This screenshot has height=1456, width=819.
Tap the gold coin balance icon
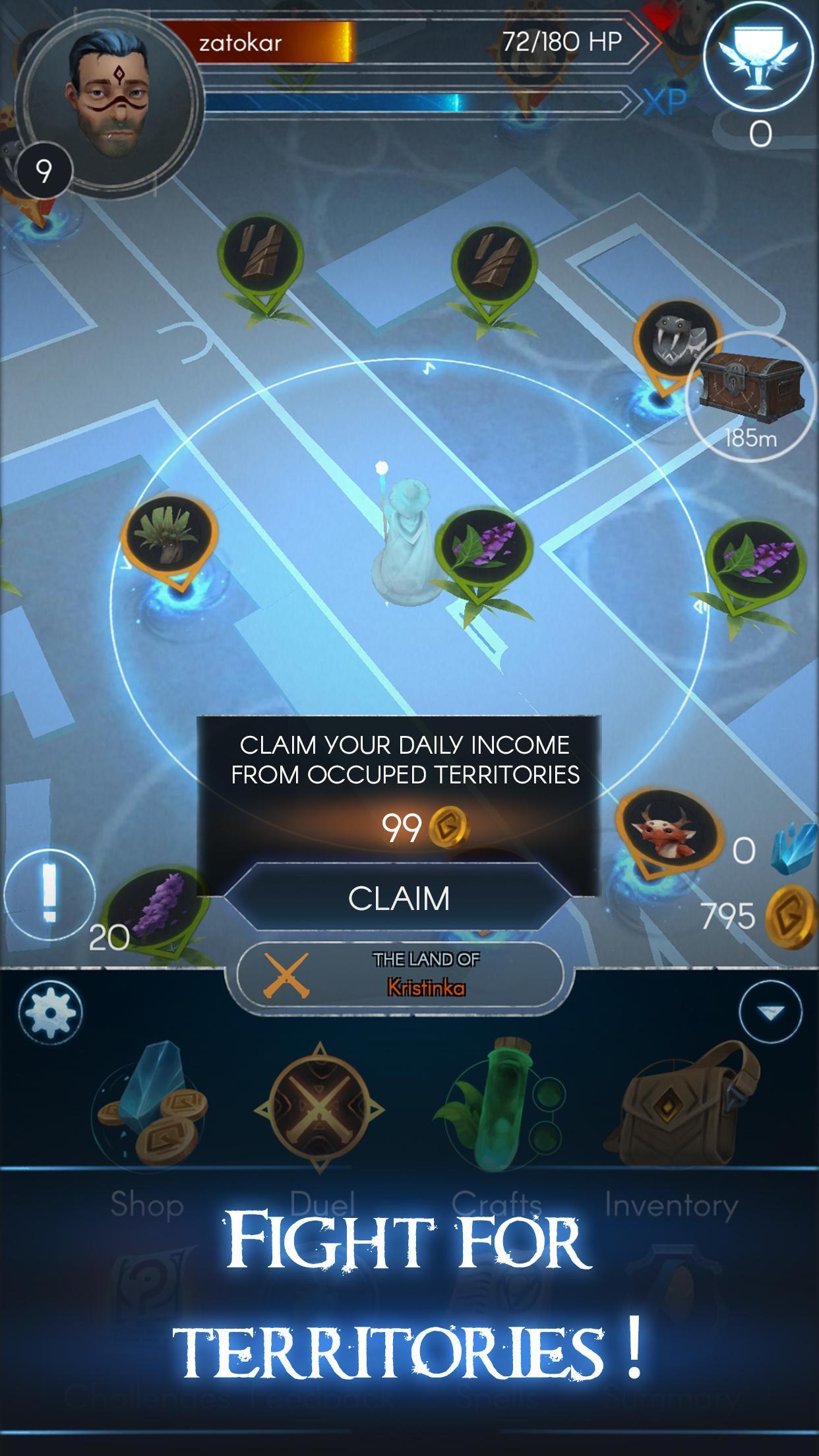point(791,917)
